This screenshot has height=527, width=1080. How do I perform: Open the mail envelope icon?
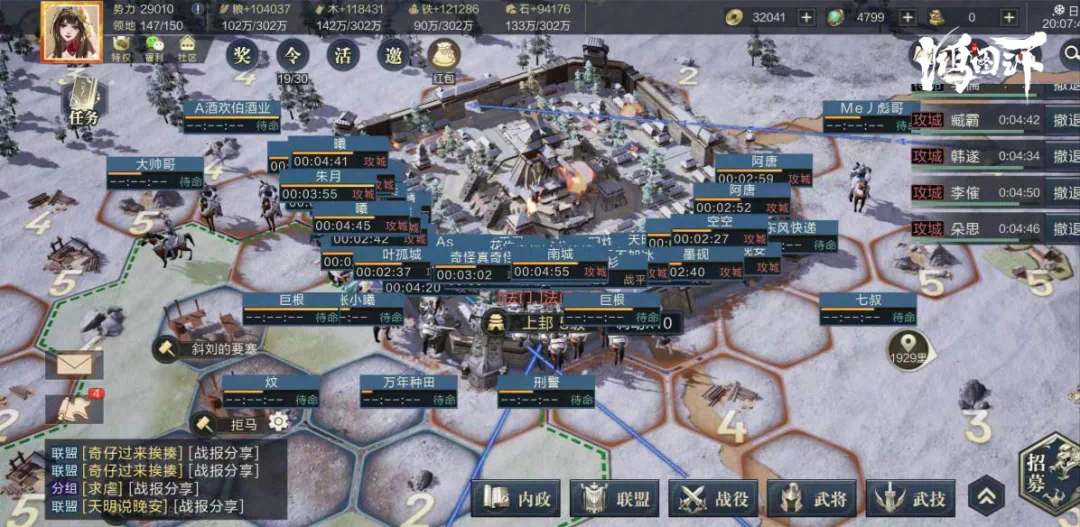click(x=73, y=363)
